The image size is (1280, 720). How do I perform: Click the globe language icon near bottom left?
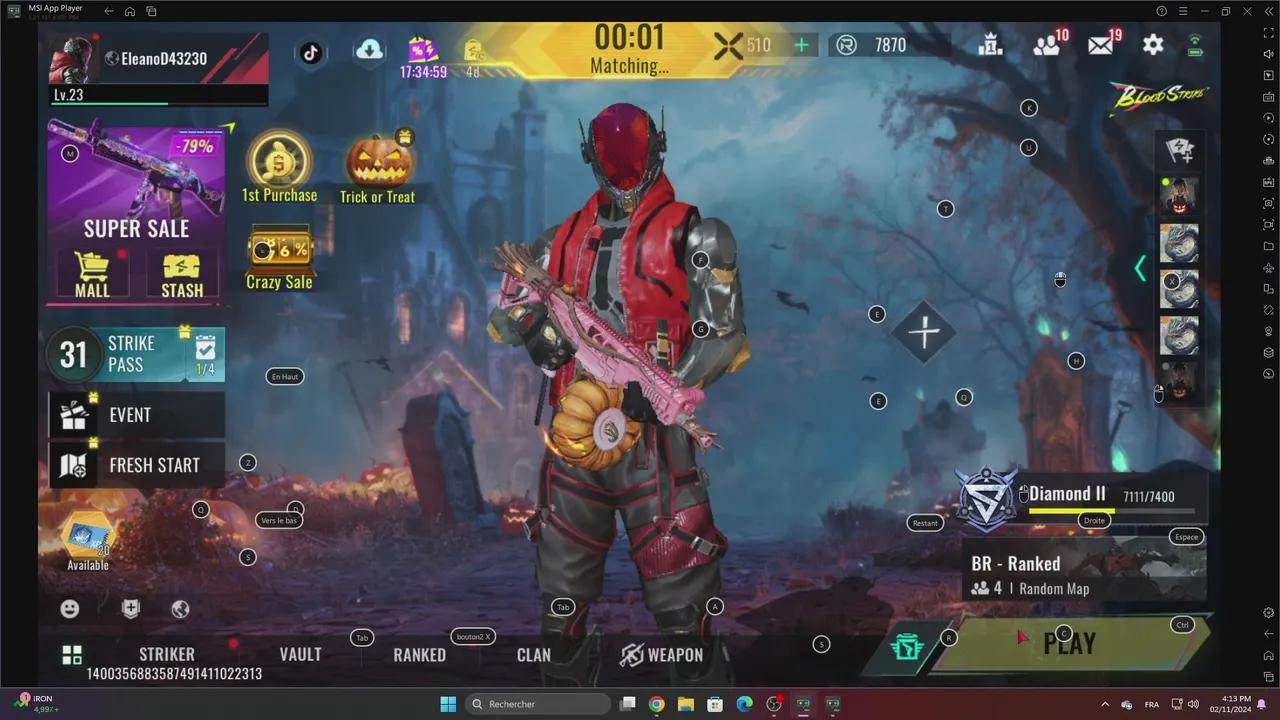point(180,608)
